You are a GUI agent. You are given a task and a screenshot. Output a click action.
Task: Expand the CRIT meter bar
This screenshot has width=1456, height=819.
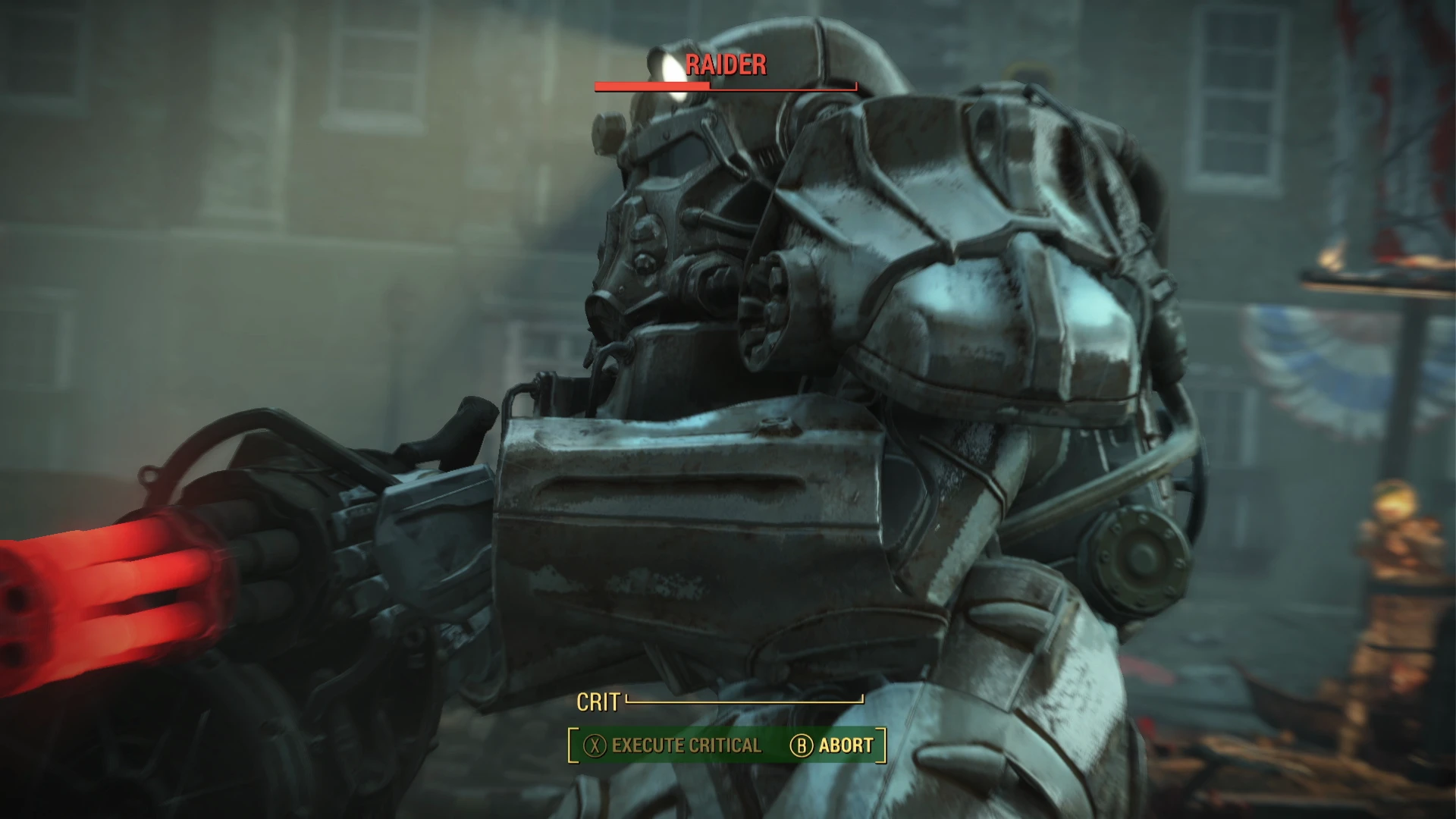click(743, 701)
